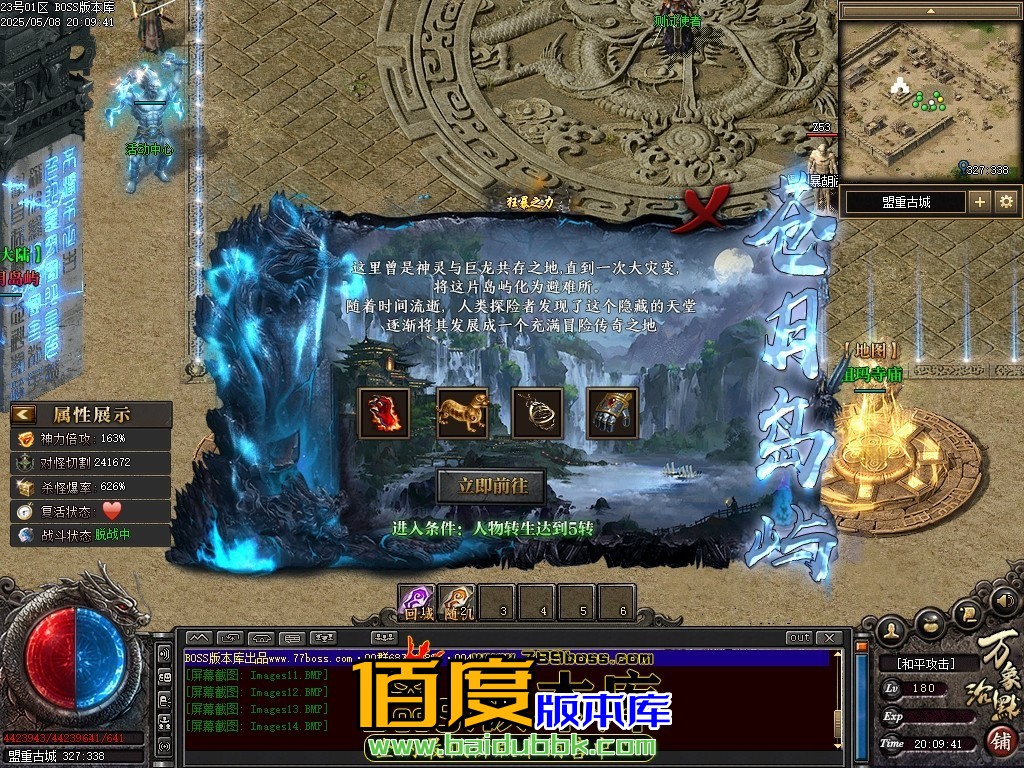
Task: Open the 铺 shop button
Action: [x=1000, y=741]
